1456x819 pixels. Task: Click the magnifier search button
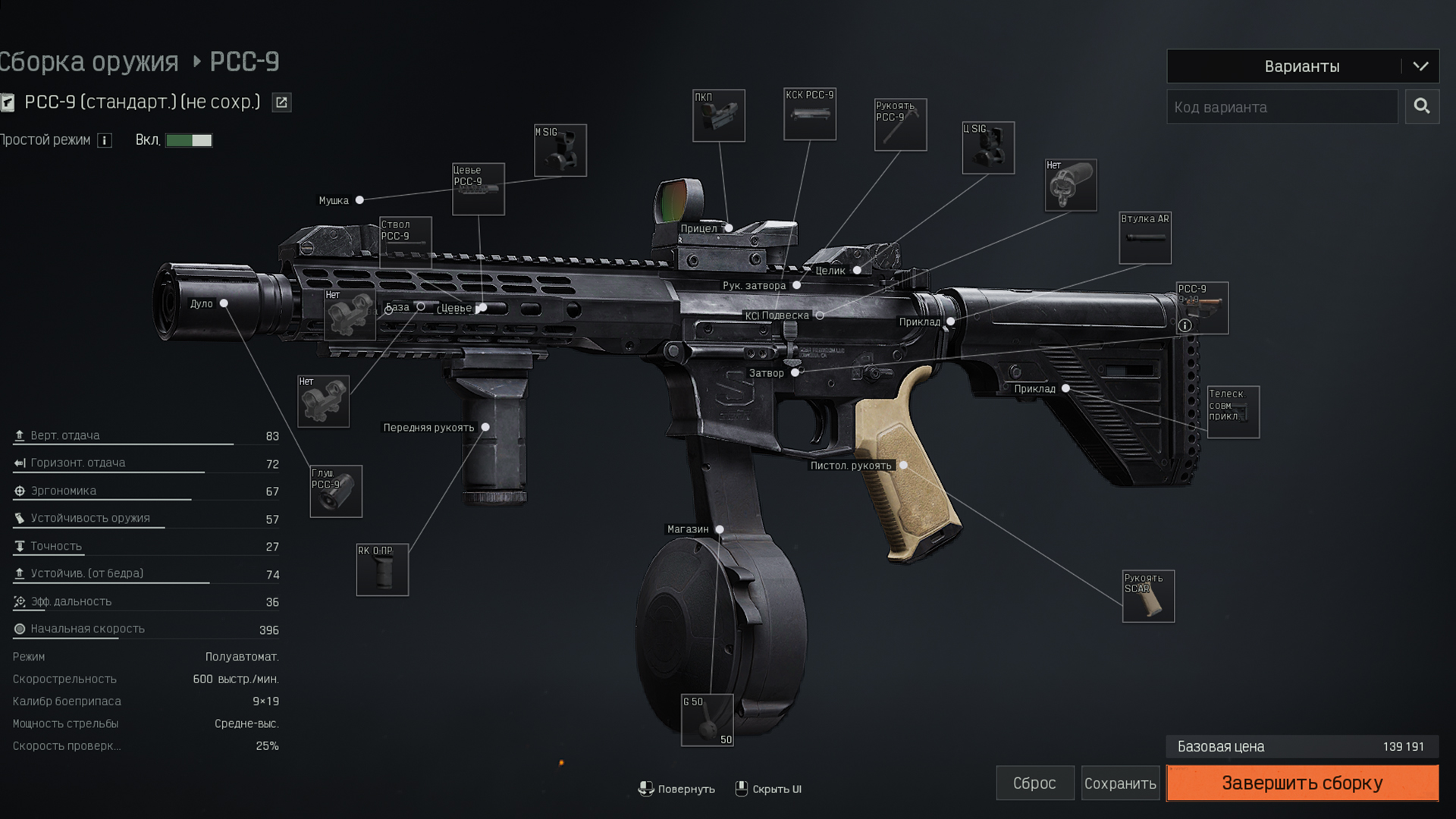[1422, 106]
